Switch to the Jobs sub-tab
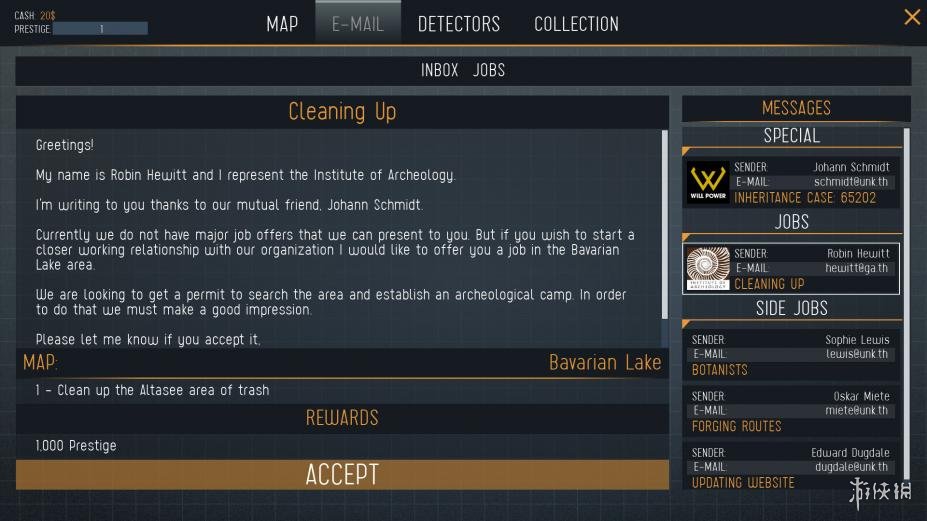This screenshot has width=927, height=521. coord(489,70)
